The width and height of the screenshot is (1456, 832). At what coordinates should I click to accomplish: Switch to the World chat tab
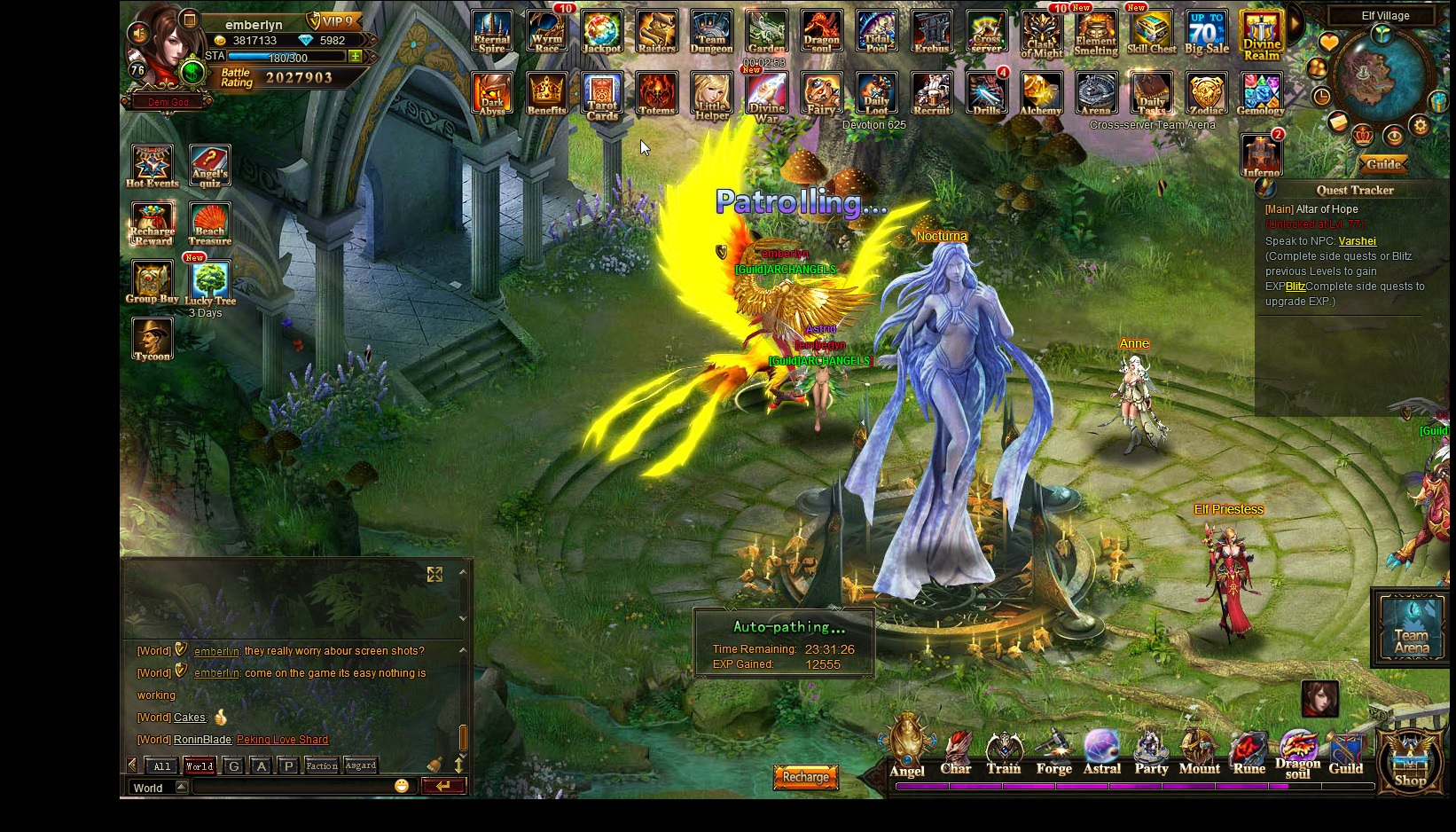coord(199,766)
